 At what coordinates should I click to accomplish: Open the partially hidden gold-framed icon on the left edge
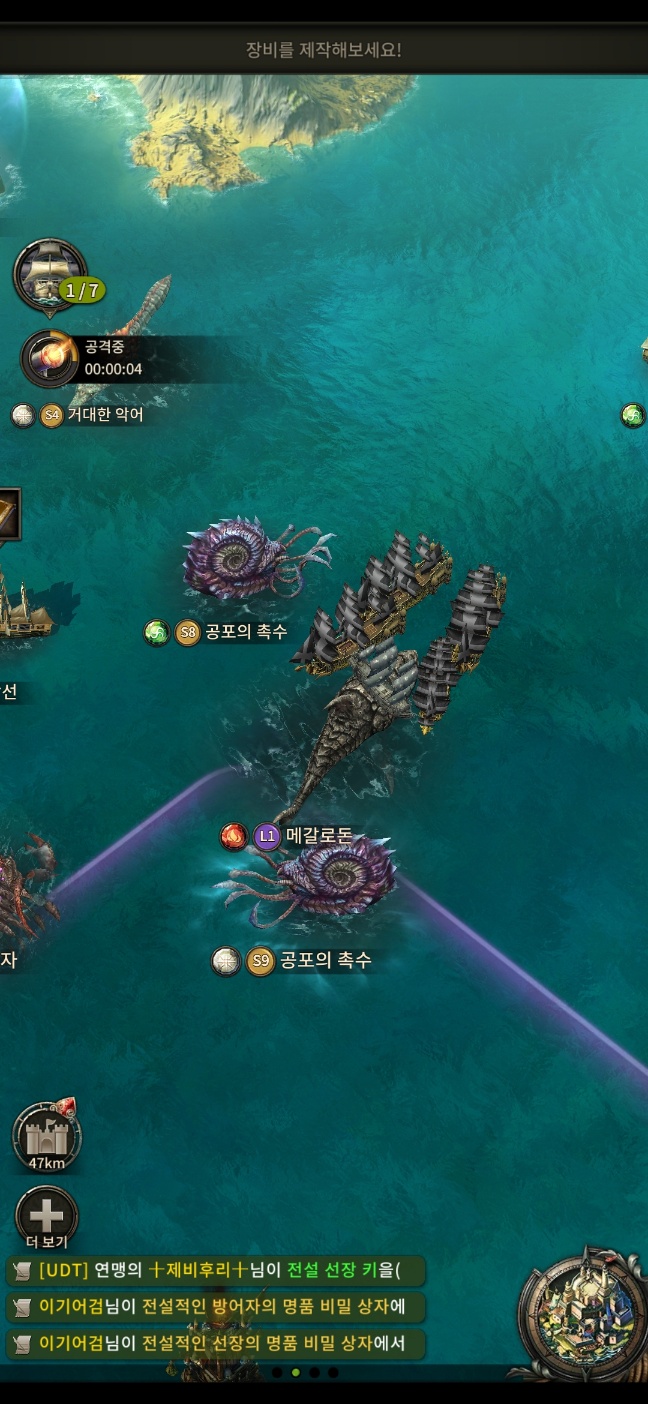click(8, 514)
